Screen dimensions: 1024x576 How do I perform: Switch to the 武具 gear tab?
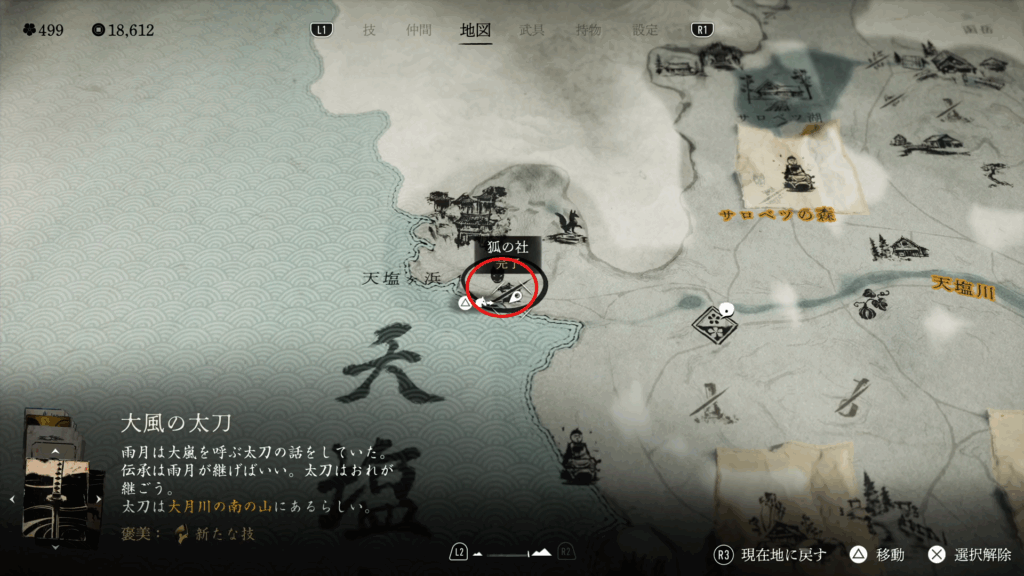point(532,30)
